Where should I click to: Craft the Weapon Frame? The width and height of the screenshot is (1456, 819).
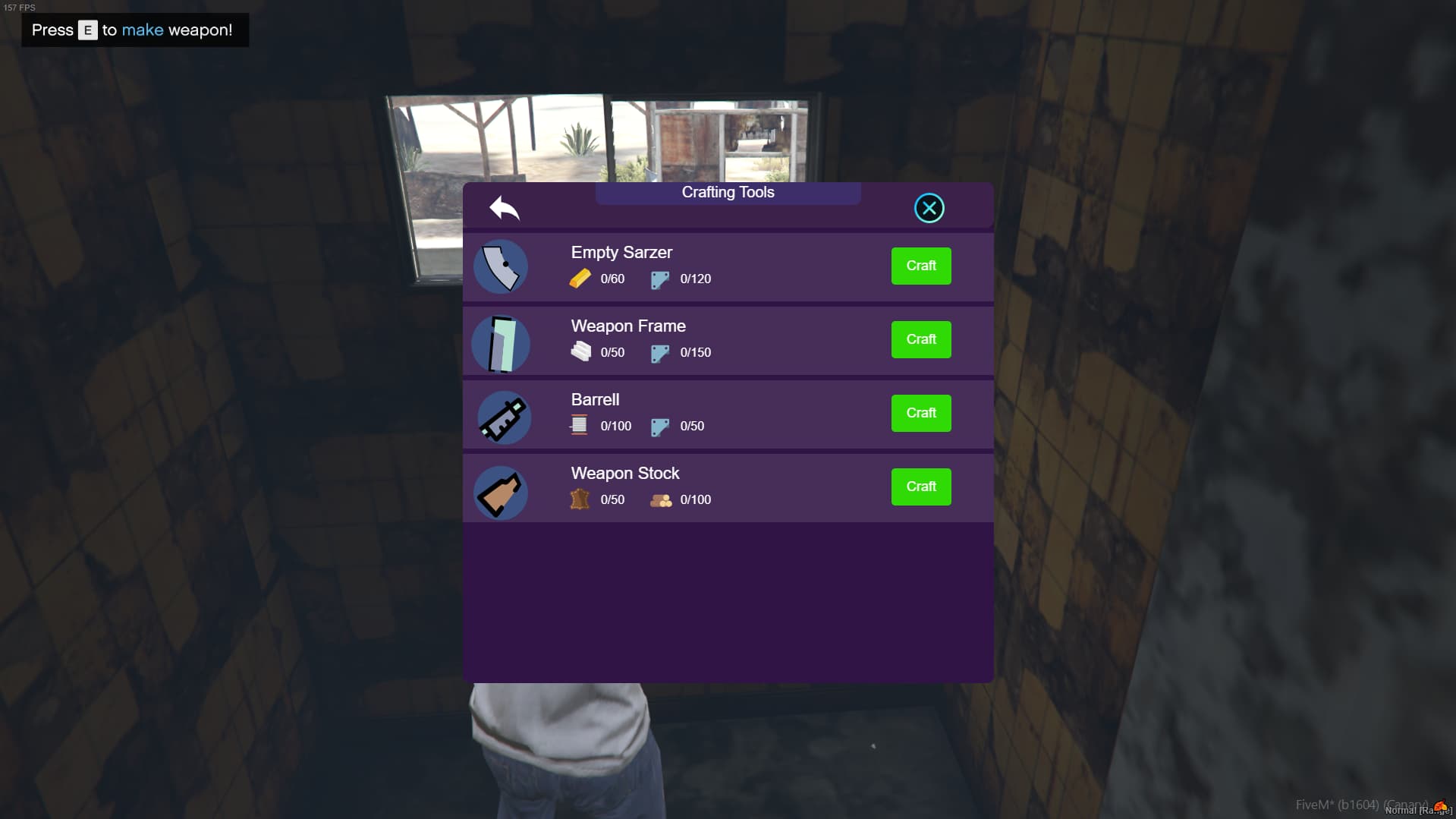tap(920, 339)
